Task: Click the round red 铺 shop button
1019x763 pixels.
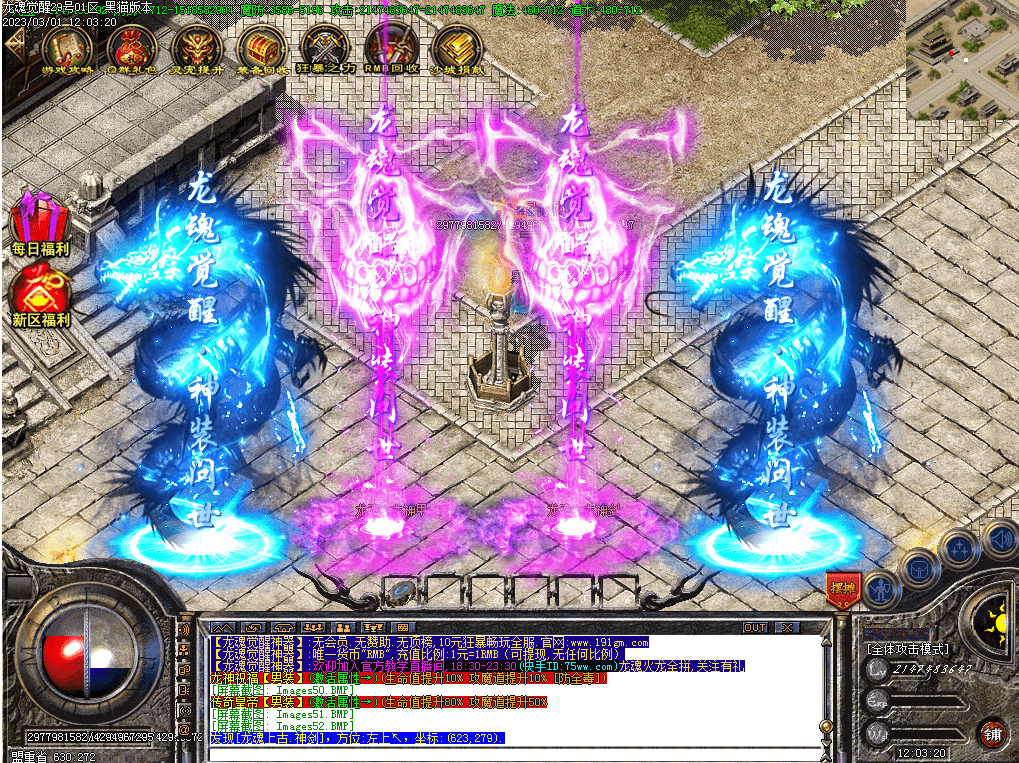Action: coord(992,733)
